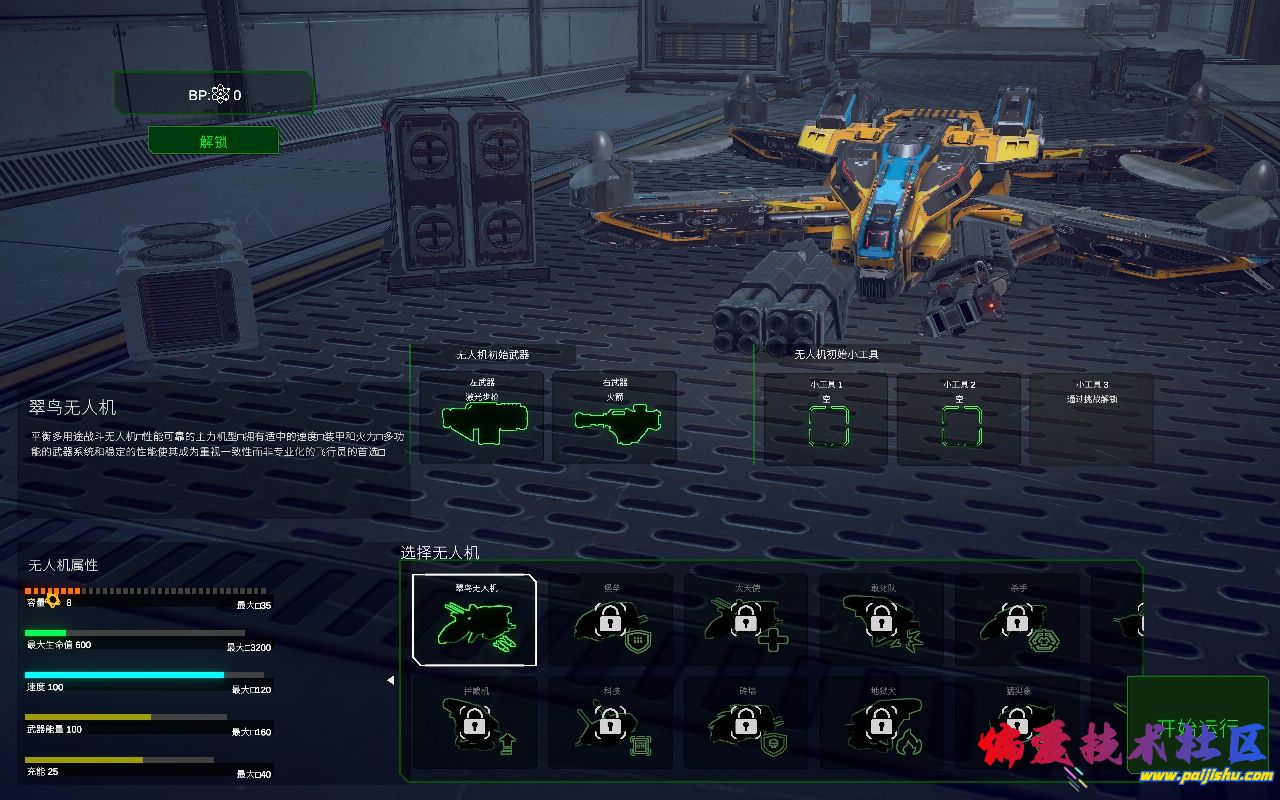Select the locked 护卫机 drone
Image resolution: width=1280 pixels, height=800 pixels.
pyautogui.click(x=474, y=723)
